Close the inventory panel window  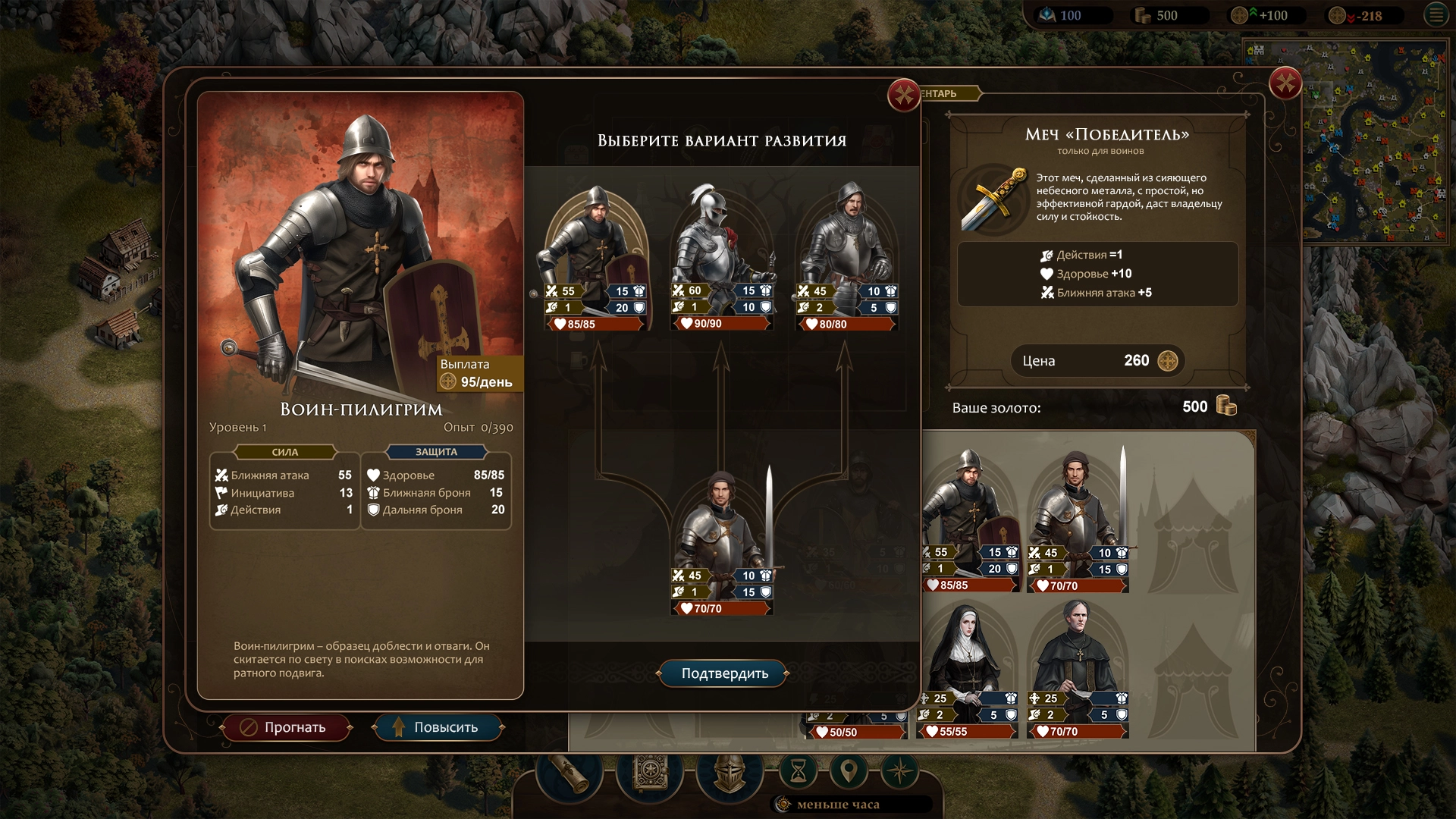pos(1285,83)
